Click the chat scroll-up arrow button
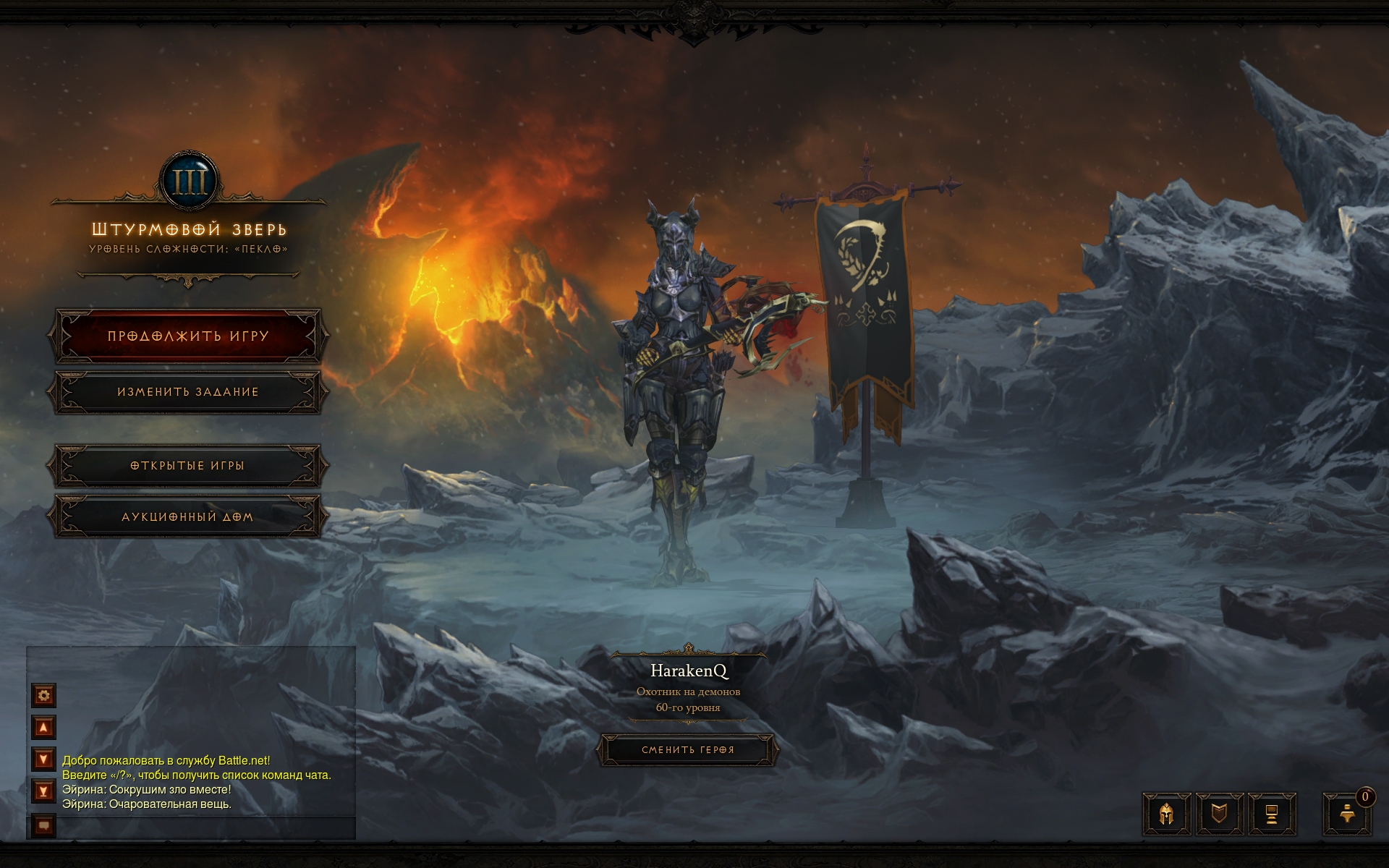This screenshot has width=1389, height=868. pos(44,728)
